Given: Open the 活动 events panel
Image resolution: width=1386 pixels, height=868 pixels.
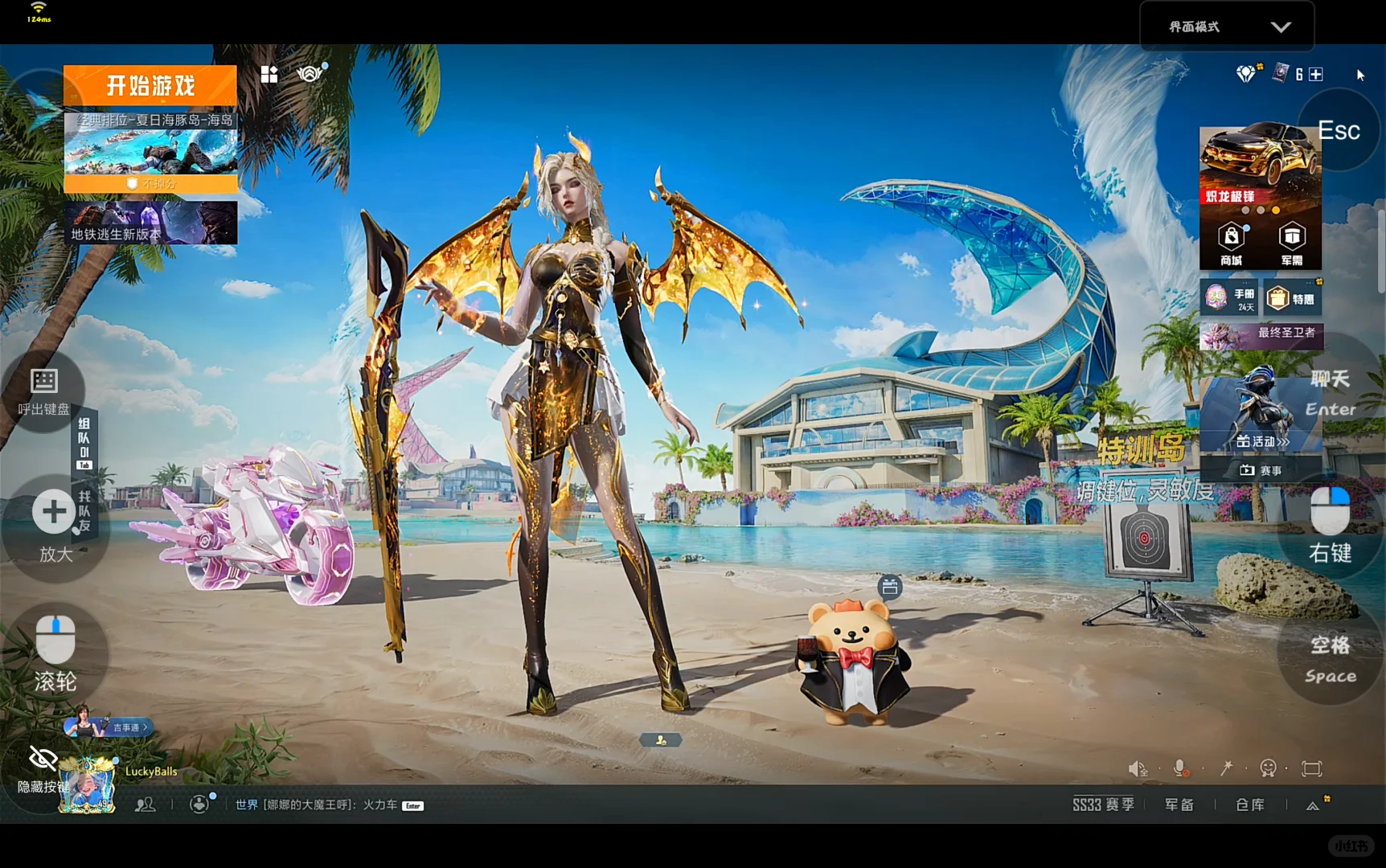Looking at the screenshot, I should 1261,441.
